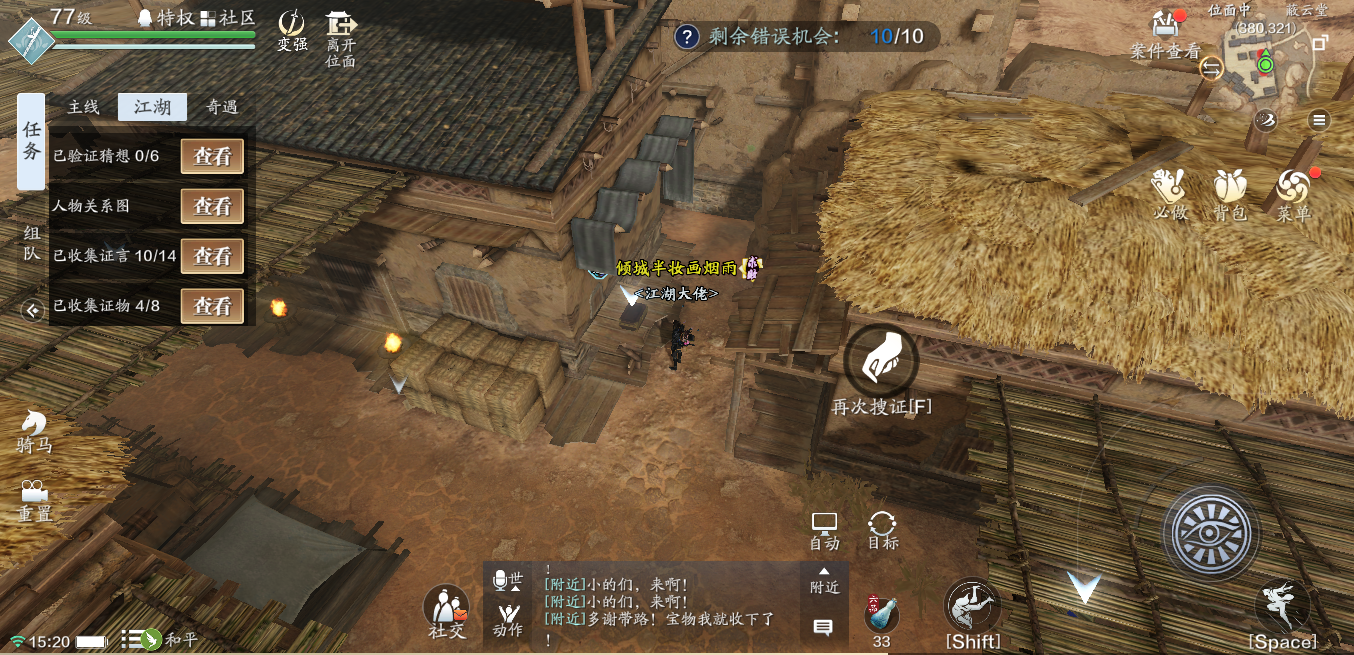Switch to the 主线 quest tab

(83, 107)
